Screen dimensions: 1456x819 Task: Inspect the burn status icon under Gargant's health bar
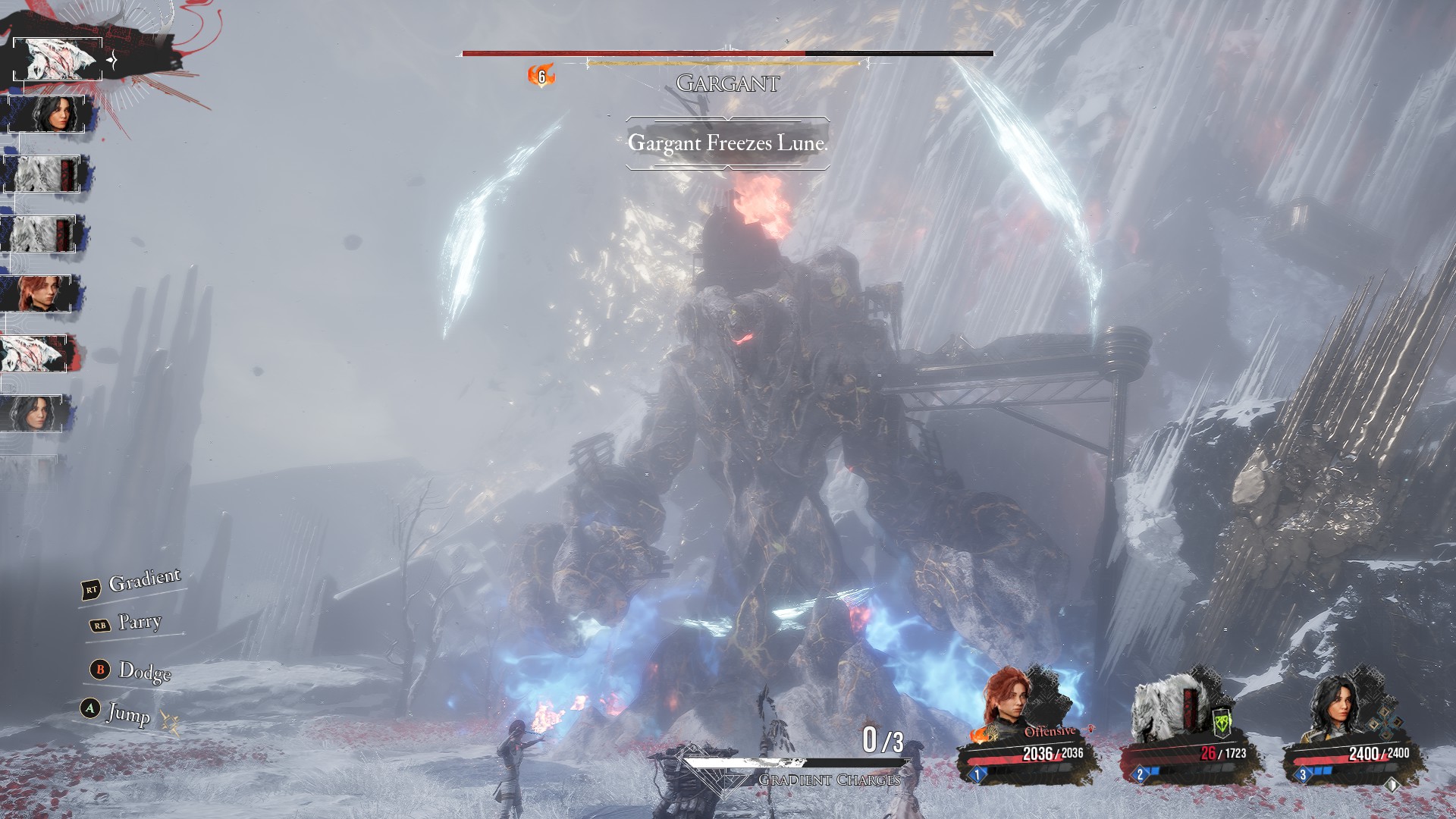coord(541,76)
